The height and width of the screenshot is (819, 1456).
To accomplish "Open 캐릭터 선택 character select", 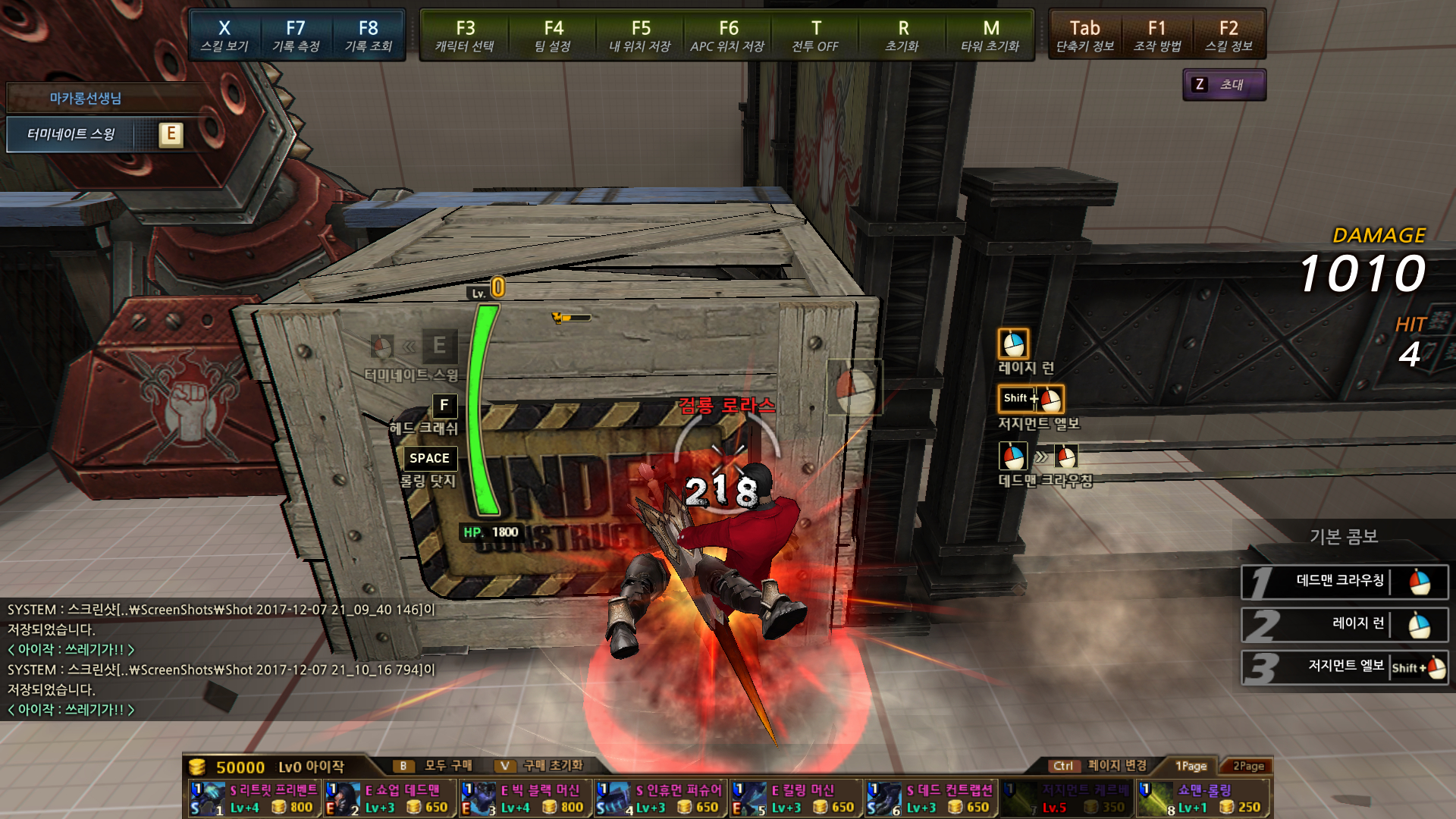I will (465, 36).
